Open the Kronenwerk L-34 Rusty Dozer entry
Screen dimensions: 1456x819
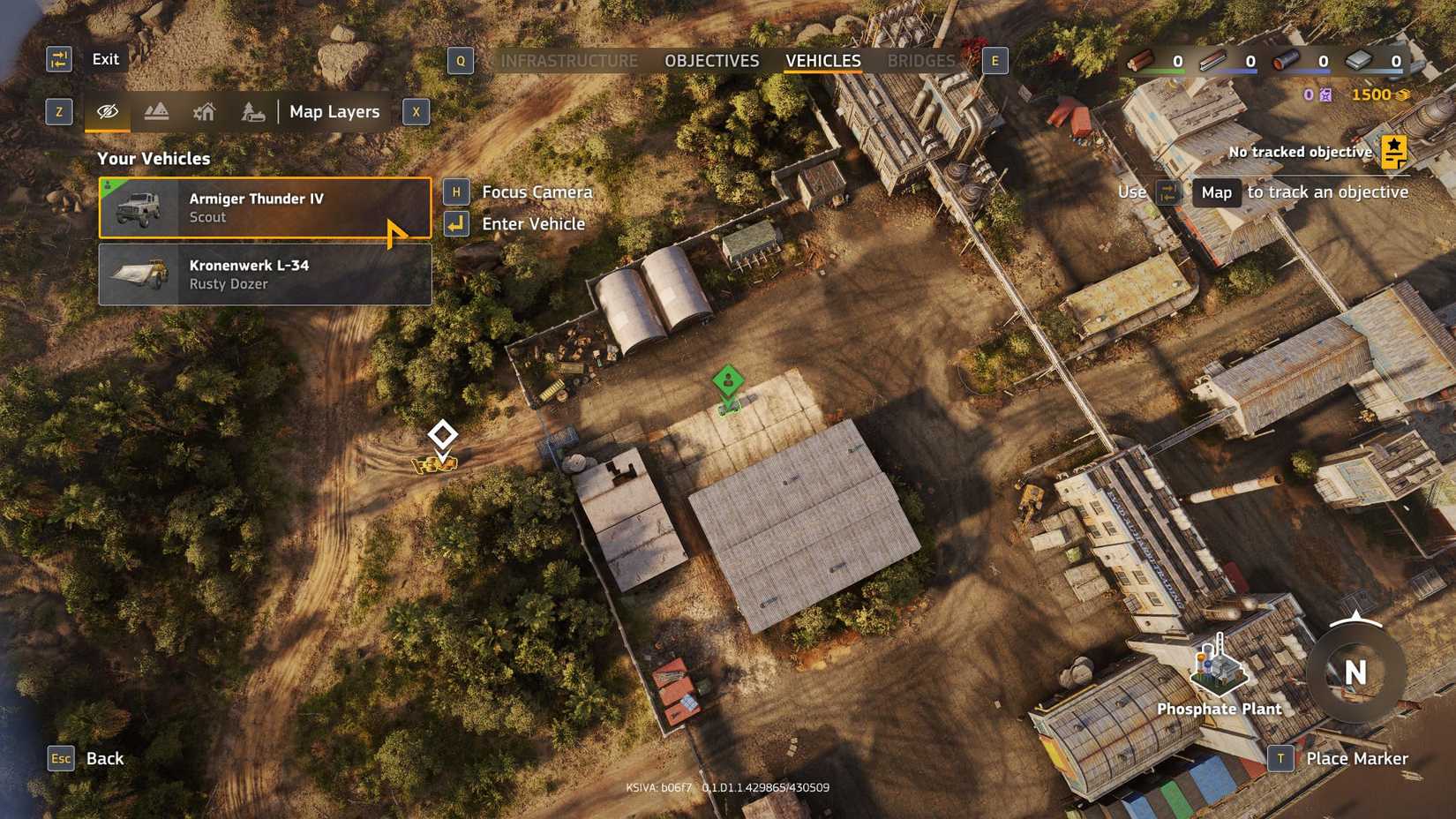265,274
